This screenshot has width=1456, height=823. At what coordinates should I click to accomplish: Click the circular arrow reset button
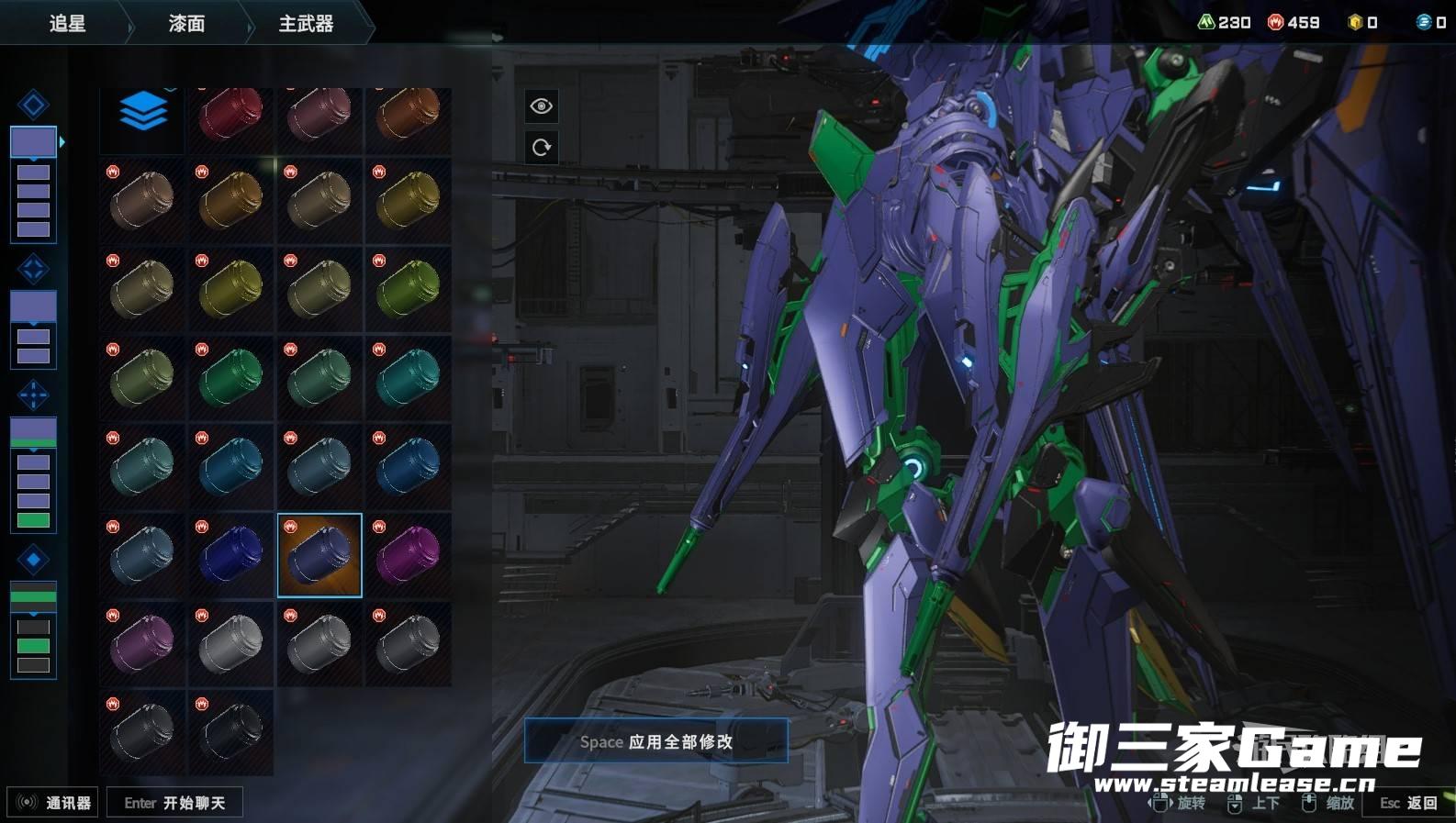(542, 147)
